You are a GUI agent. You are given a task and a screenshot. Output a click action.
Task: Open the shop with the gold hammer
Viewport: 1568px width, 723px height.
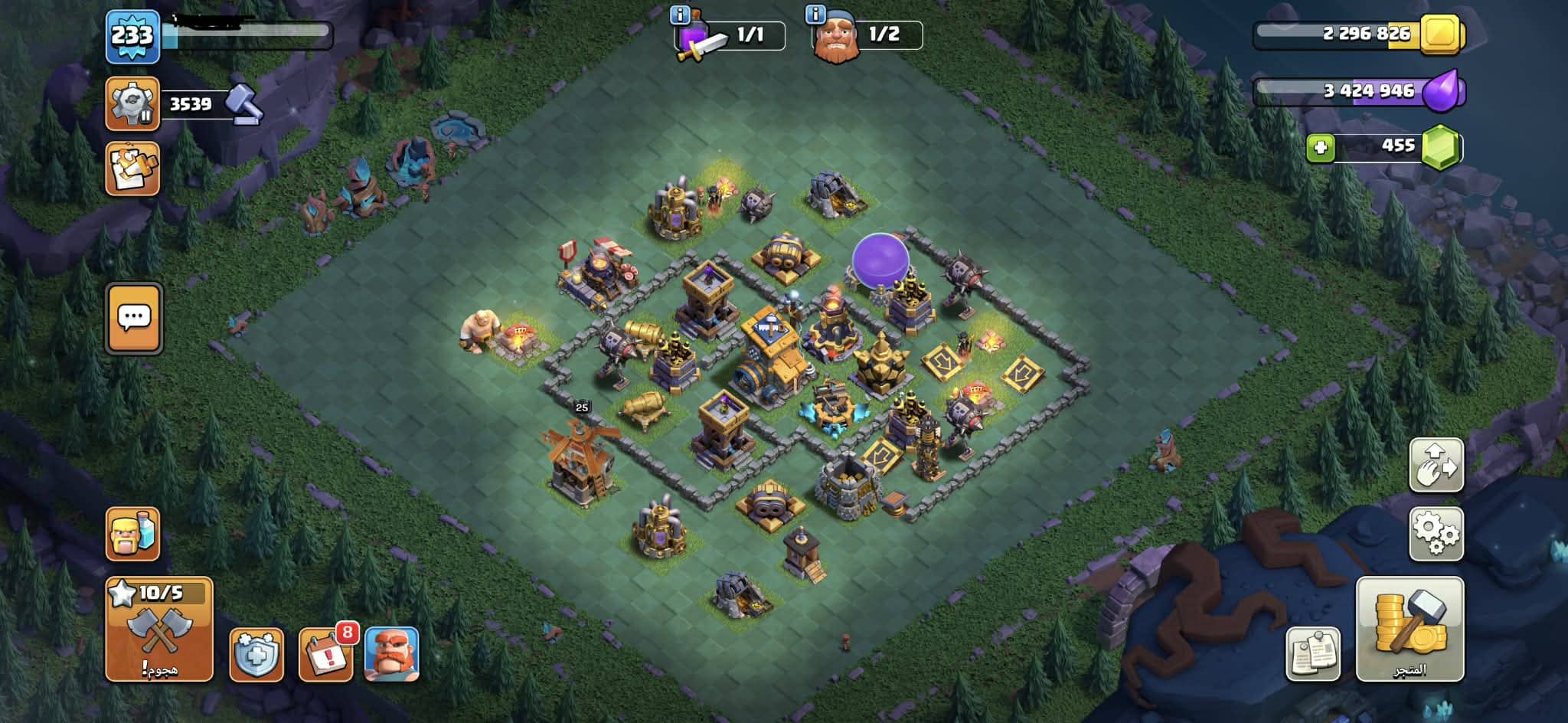click(x=1410, y=629)
